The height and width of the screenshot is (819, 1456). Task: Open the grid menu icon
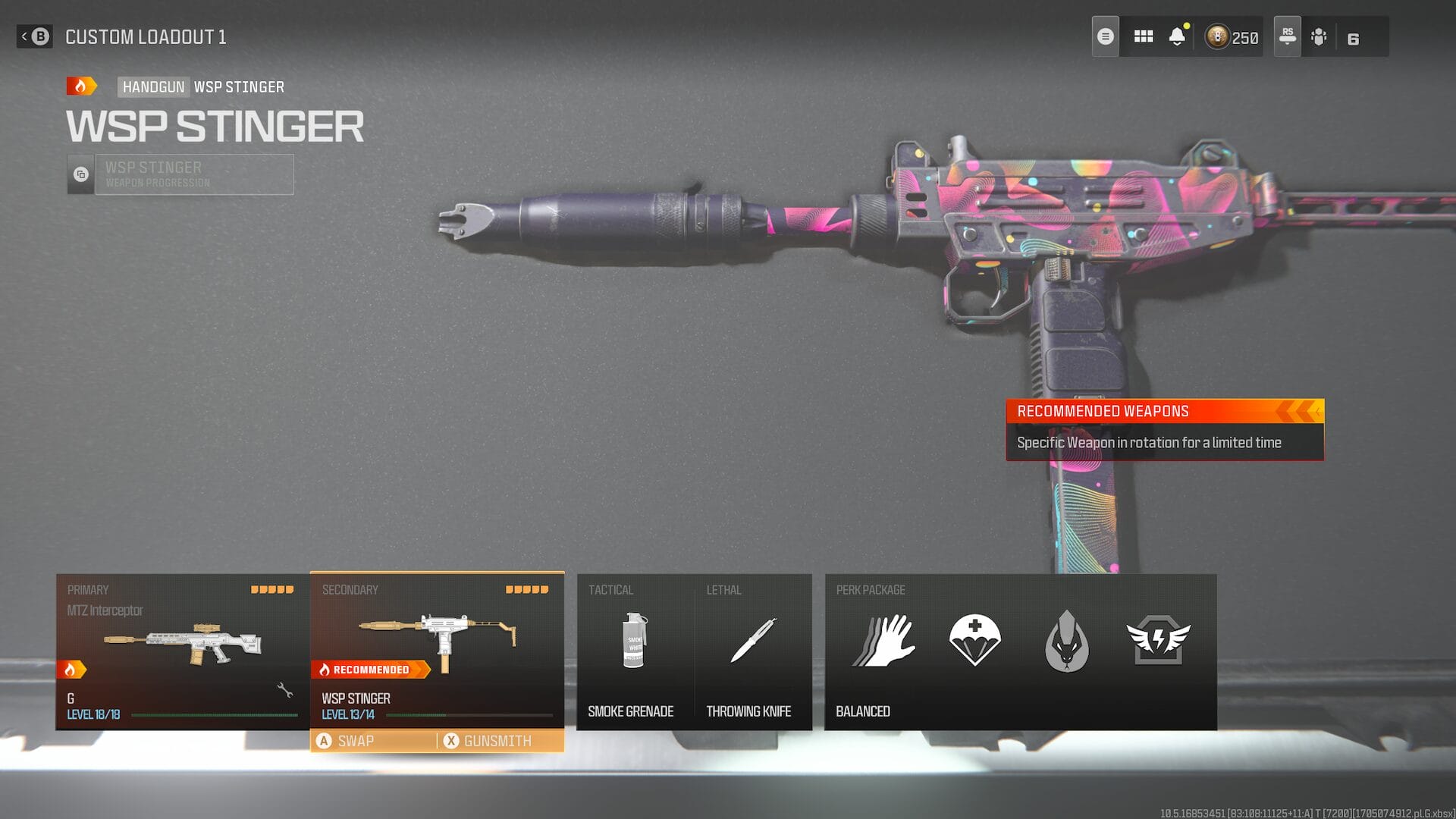click(1143, 36)
